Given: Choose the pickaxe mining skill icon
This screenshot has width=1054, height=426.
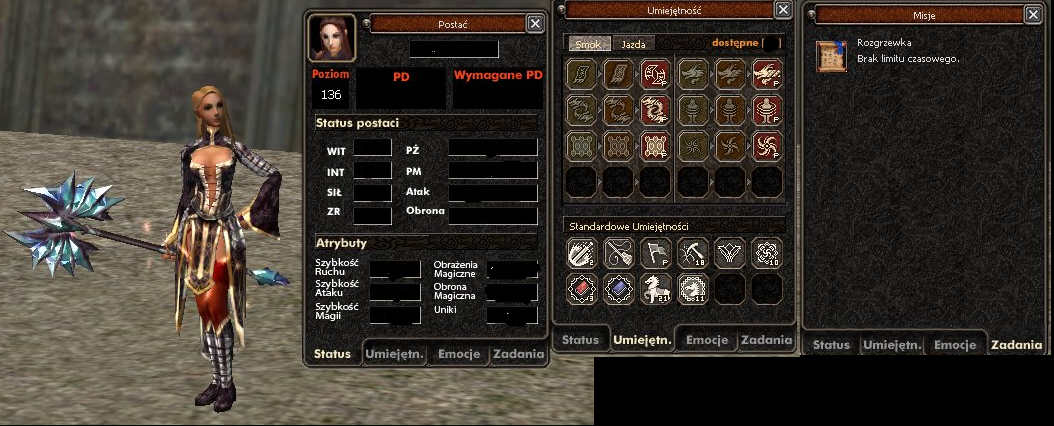Looking at the screenshot, I should pos(692,252).
